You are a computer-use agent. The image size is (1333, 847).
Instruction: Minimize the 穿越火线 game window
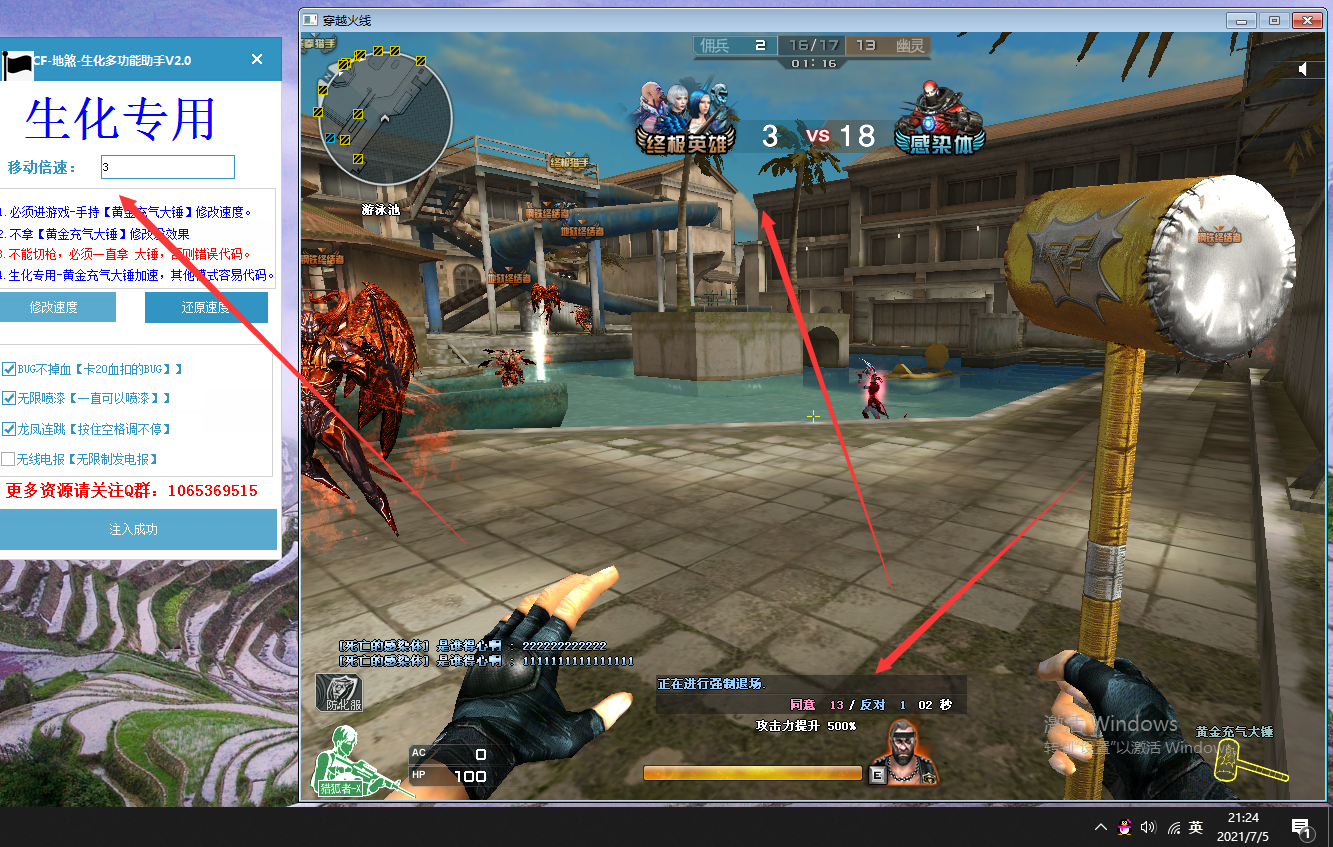[1241, 20]
